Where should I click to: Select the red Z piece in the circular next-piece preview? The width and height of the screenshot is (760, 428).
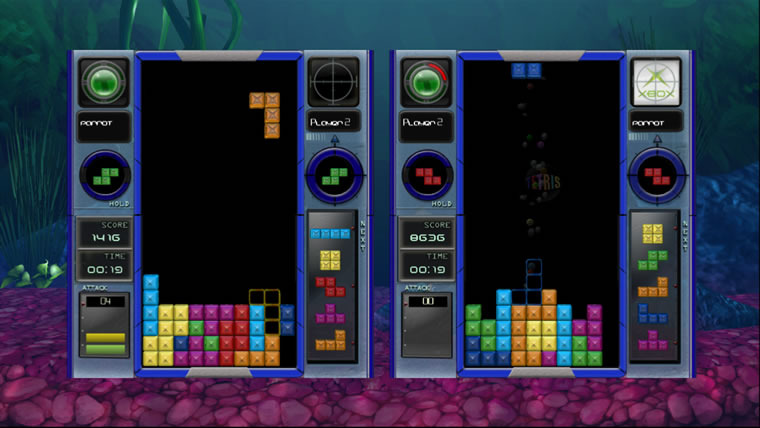click(656, 177)
